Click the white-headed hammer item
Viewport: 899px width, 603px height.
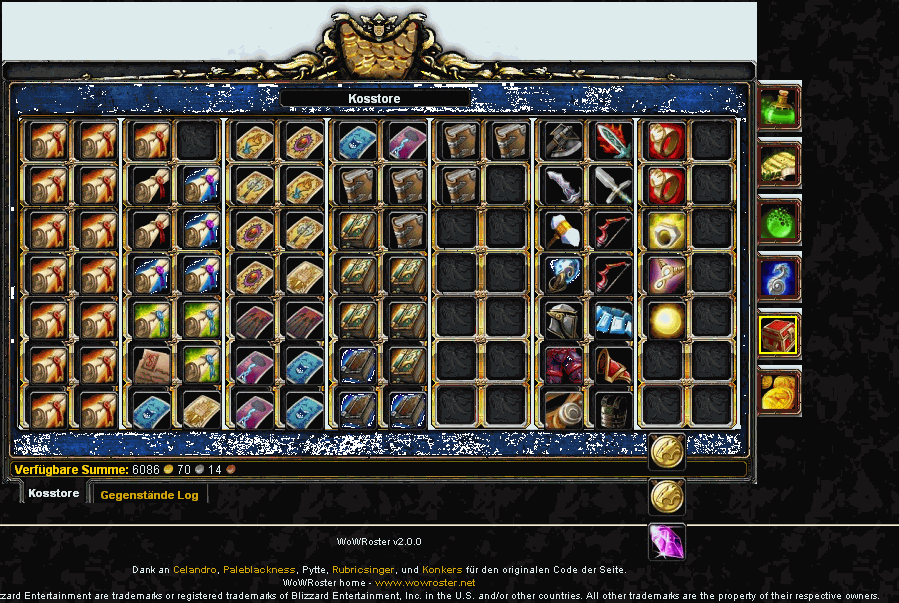(x=564, y=230)
